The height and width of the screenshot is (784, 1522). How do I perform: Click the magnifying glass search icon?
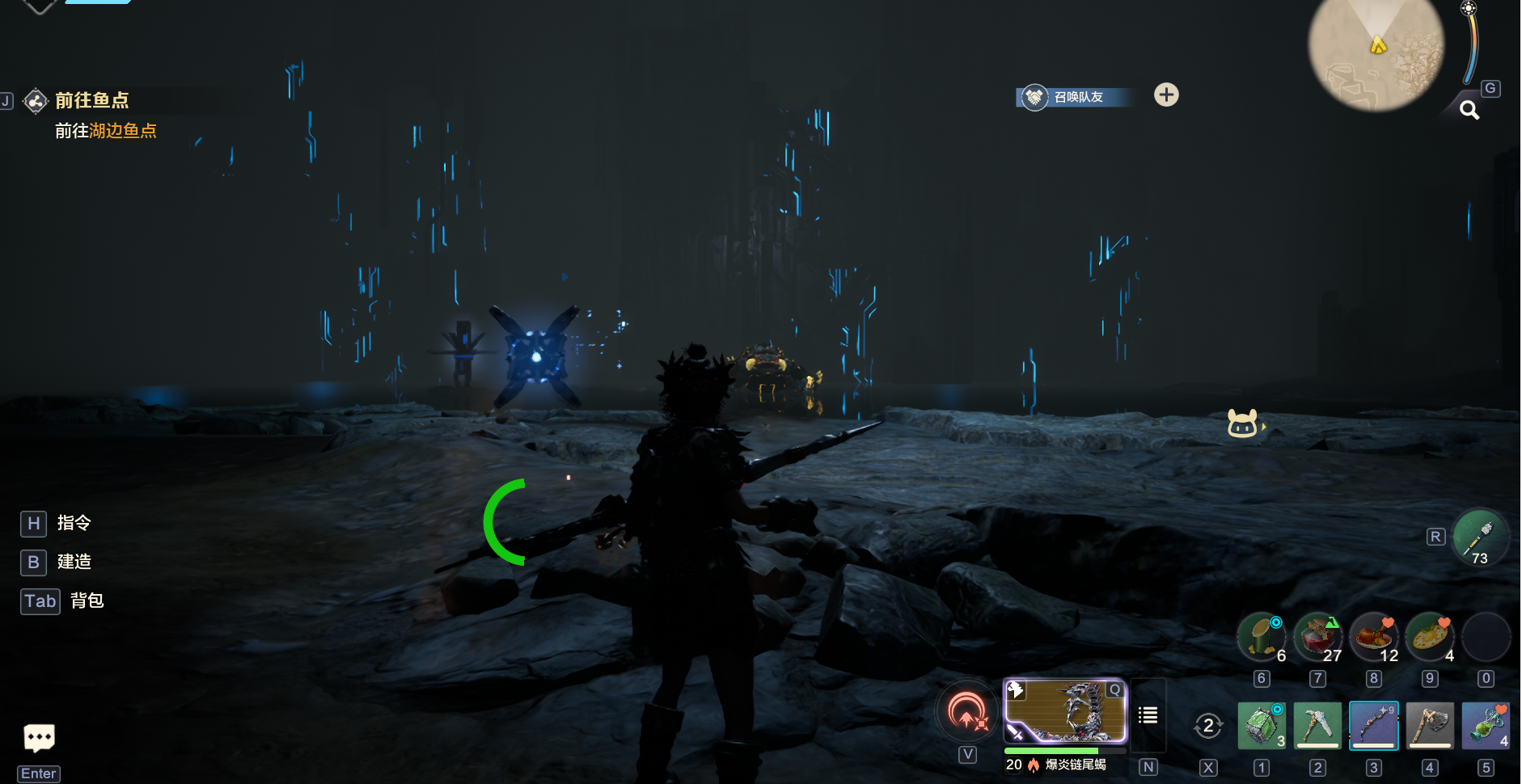click(1469, 110)
